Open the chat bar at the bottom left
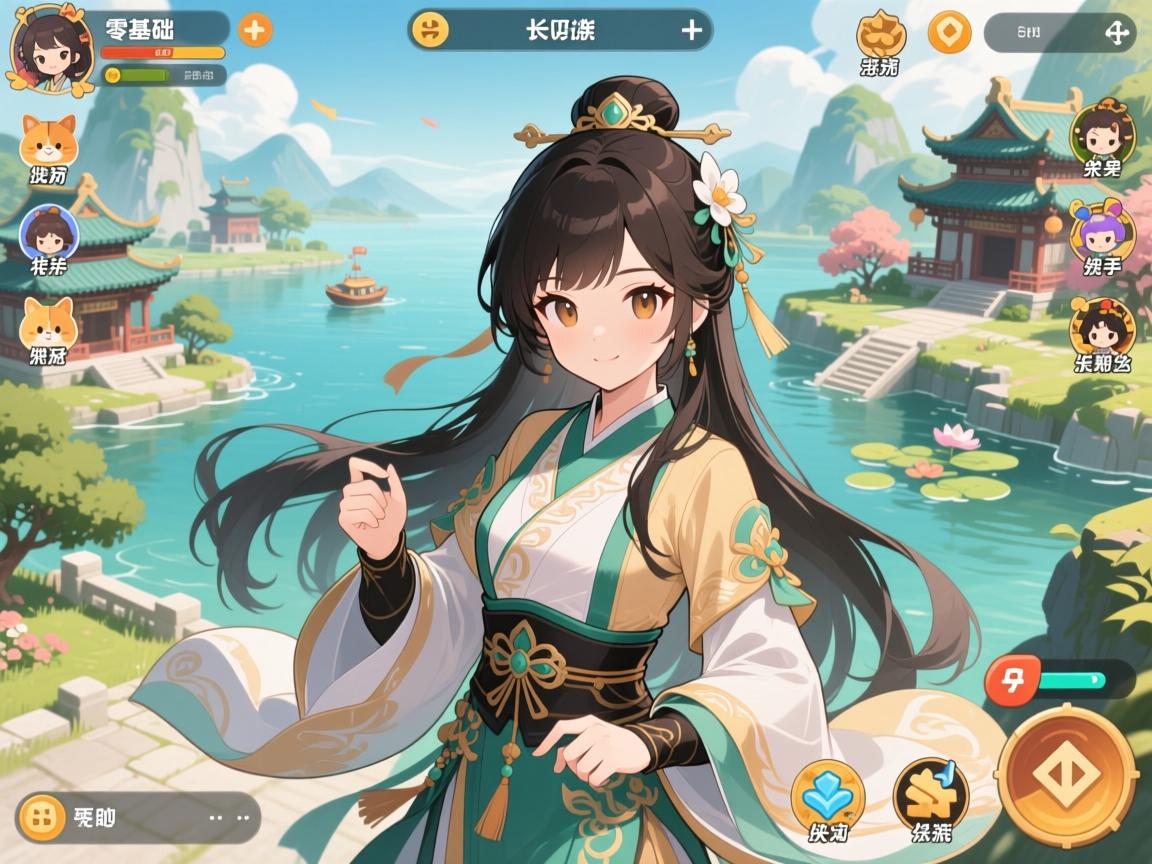This screenshot has width=1152, height=864. click(140, 817)
